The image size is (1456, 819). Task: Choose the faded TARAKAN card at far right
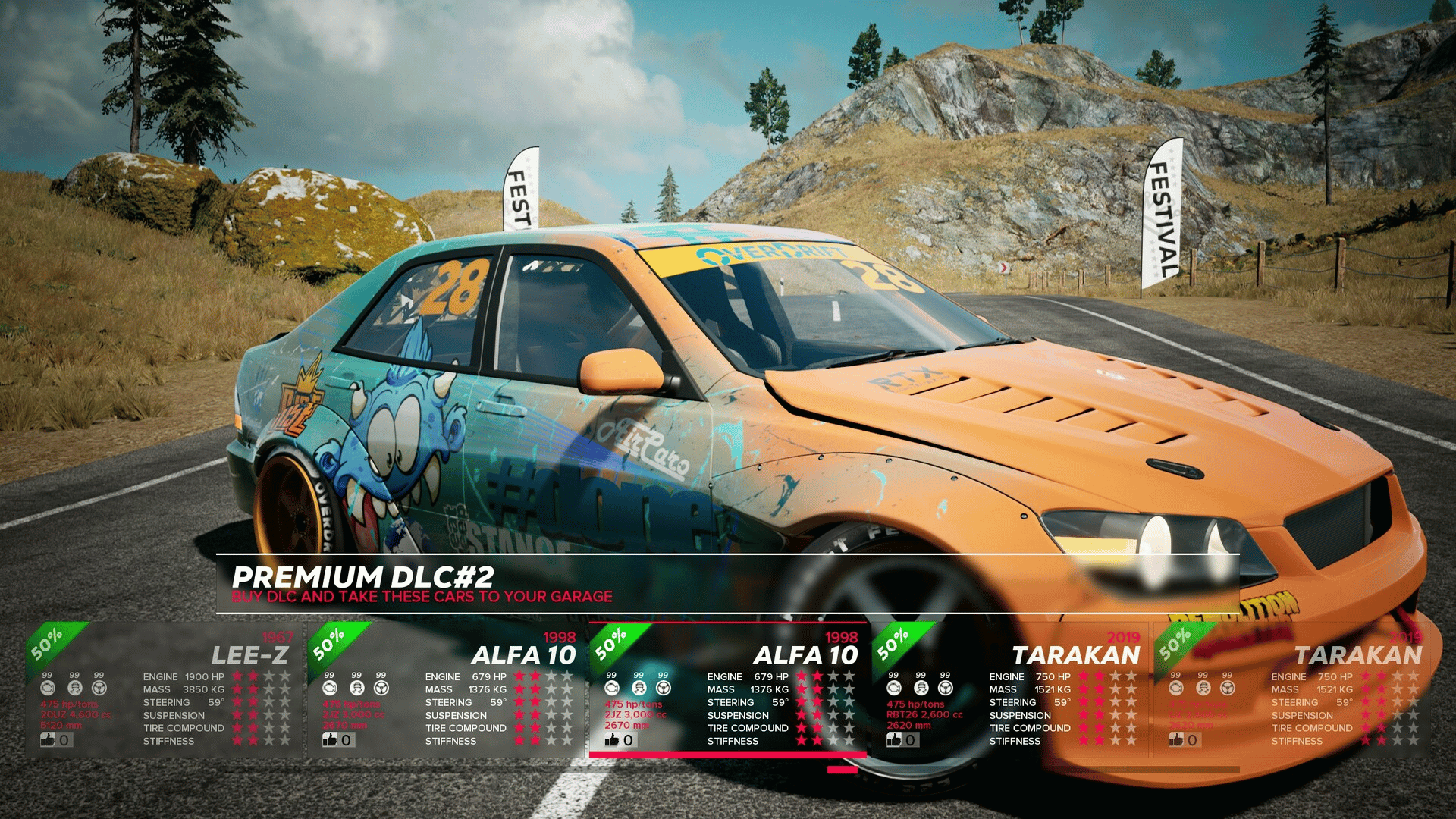1292,690
